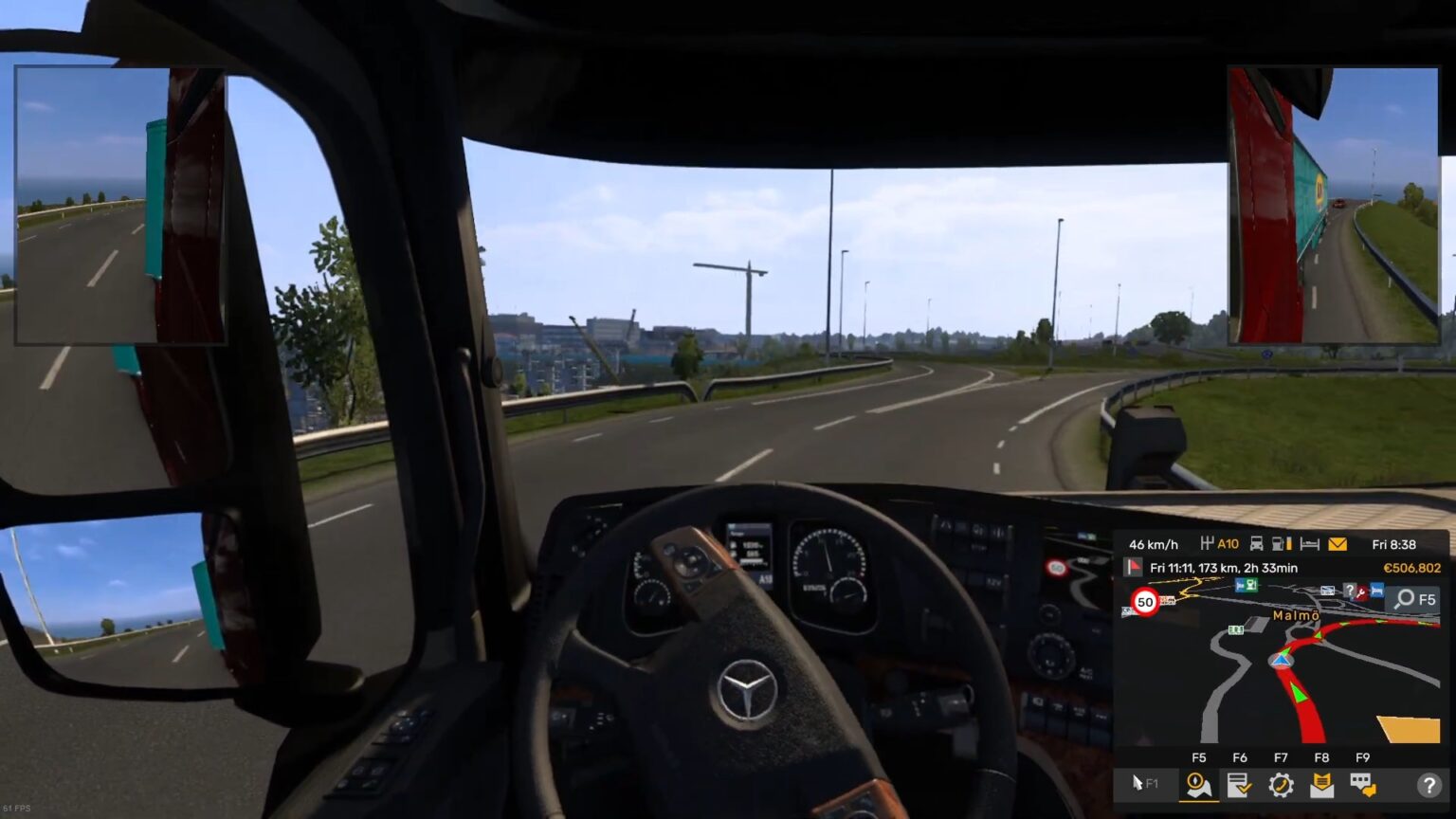
Task: Open the diagnostics page via F7 gear-phone icon
Action: pos(1283,786)
